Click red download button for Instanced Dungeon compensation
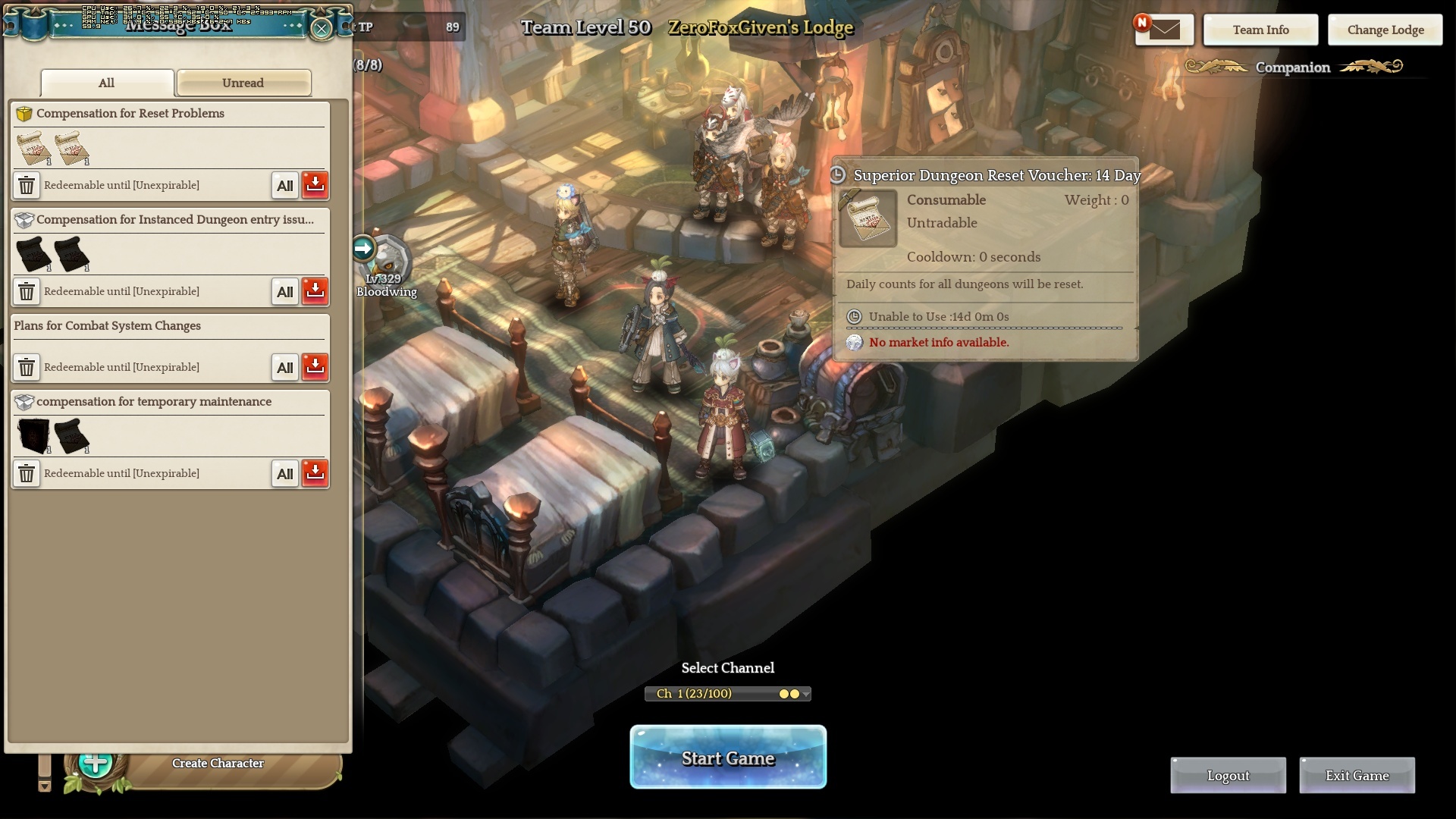The width and height of the screenshot is (1456, 819). 315,290
